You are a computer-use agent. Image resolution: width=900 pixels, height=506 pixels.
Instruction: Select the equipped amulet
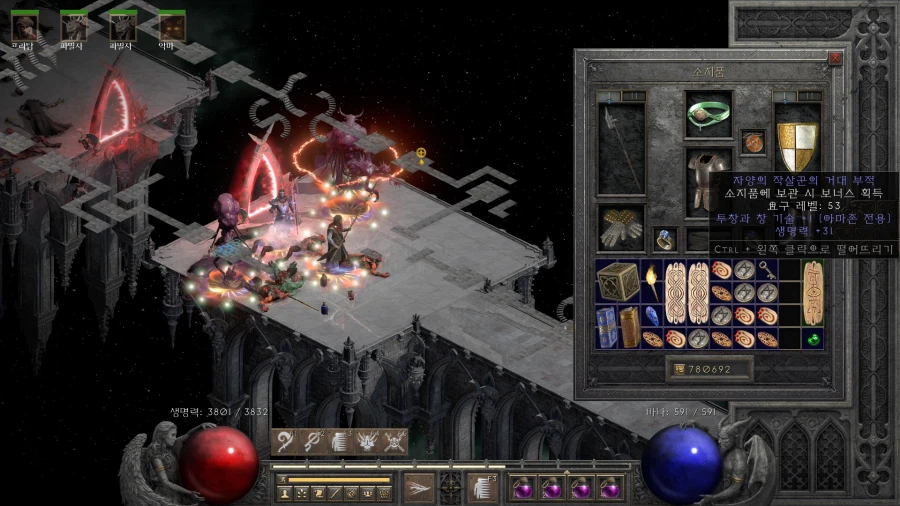753,142
